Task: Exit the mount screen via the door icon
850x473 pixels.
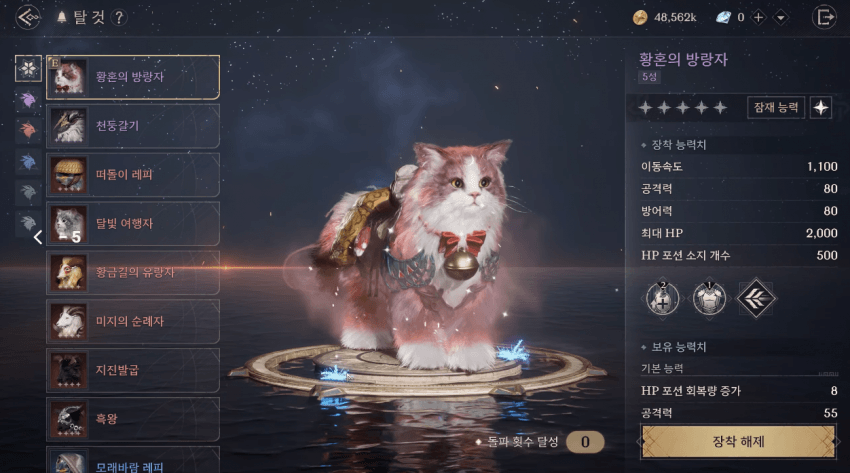Action: pos(825,17)
